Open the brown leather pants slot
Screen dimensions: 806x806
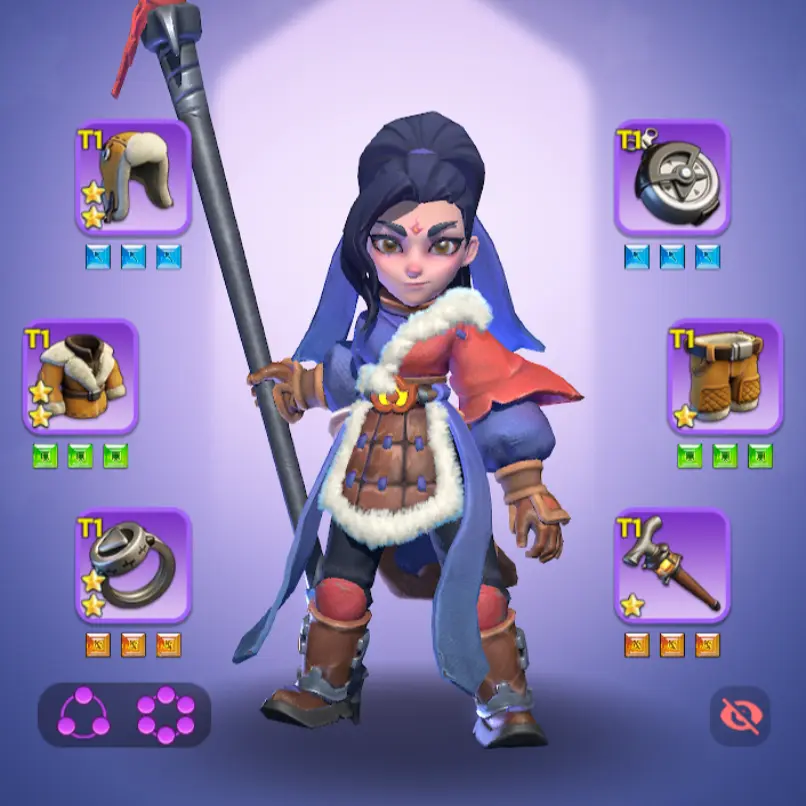coord(725,376)
